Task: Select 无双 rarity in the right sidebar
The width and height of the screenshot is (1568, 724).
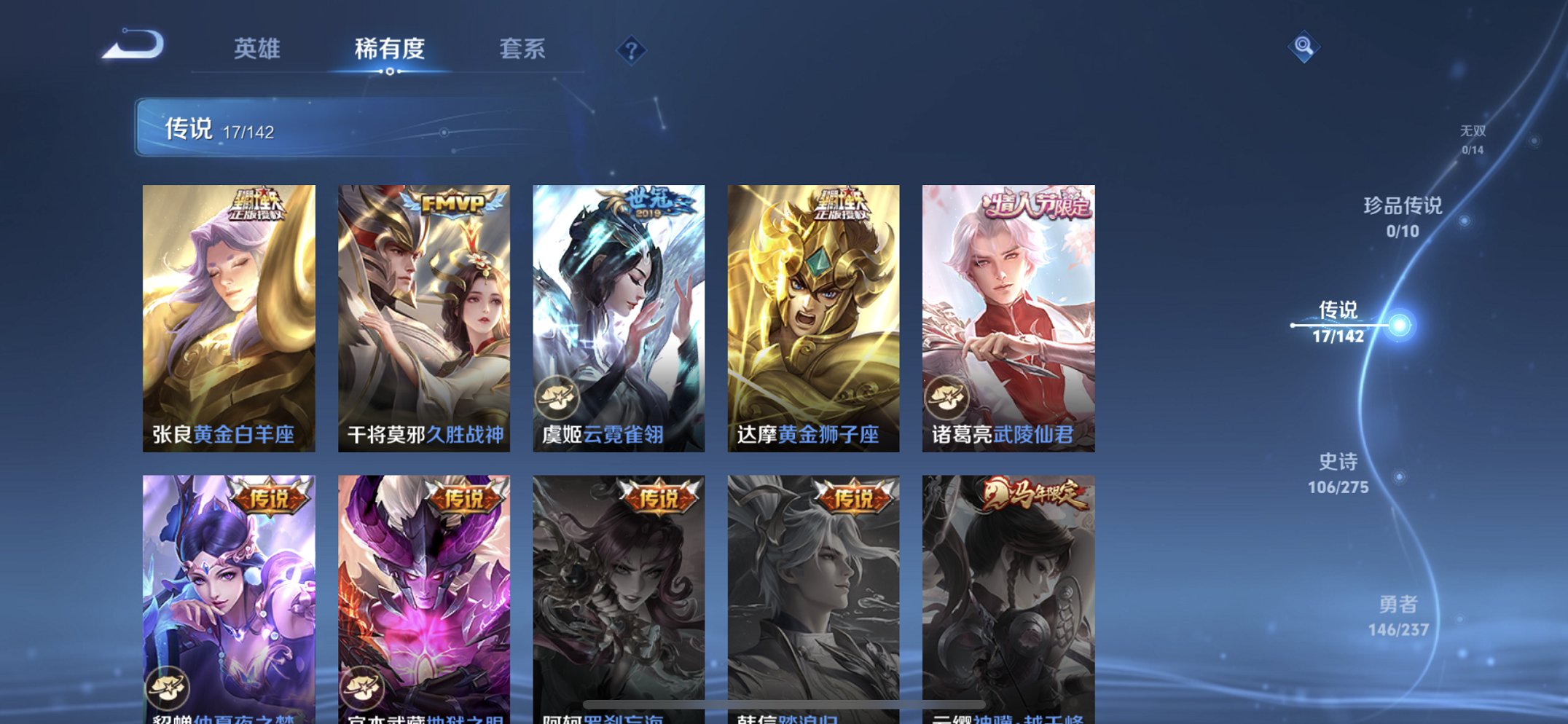Action: pyautogui.click(x=1472, y=140)
